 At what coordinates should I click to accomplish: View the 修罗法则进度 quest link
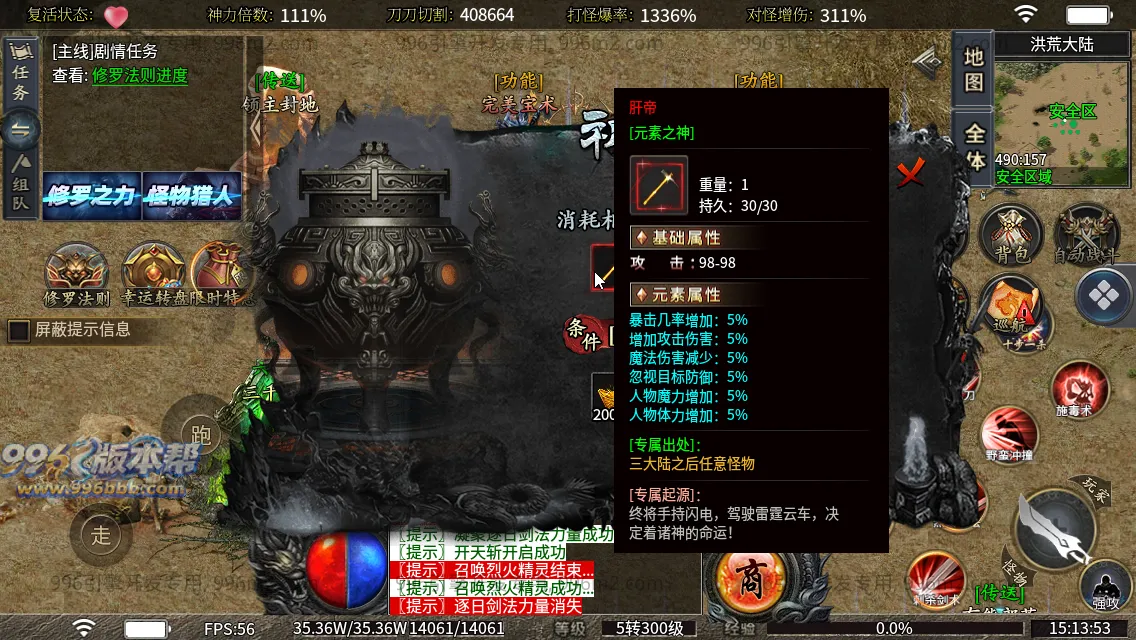(x=140, y=75)
